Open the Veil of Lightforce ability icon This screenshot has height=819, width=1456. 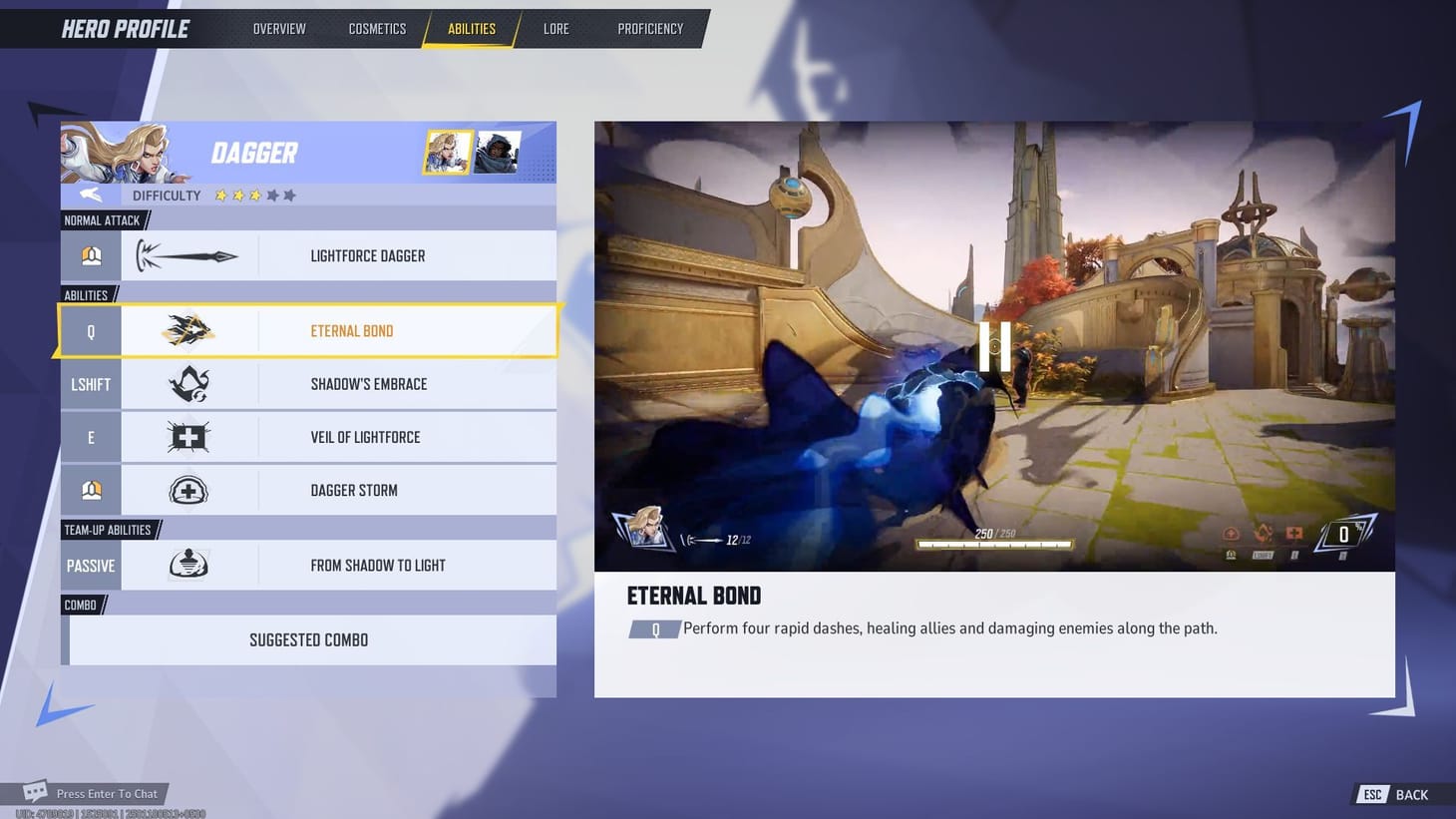(x=187, y=436)
